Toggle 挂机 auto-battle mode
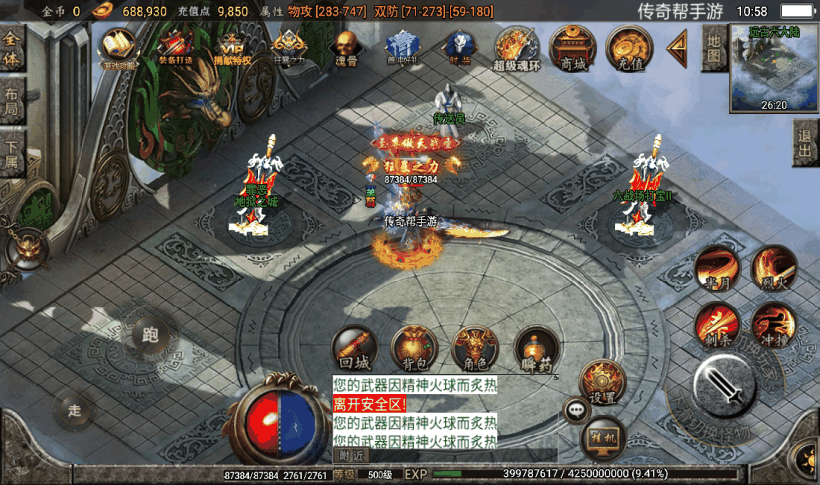Viewport: 820px width, 485px height. pos(603,435)
